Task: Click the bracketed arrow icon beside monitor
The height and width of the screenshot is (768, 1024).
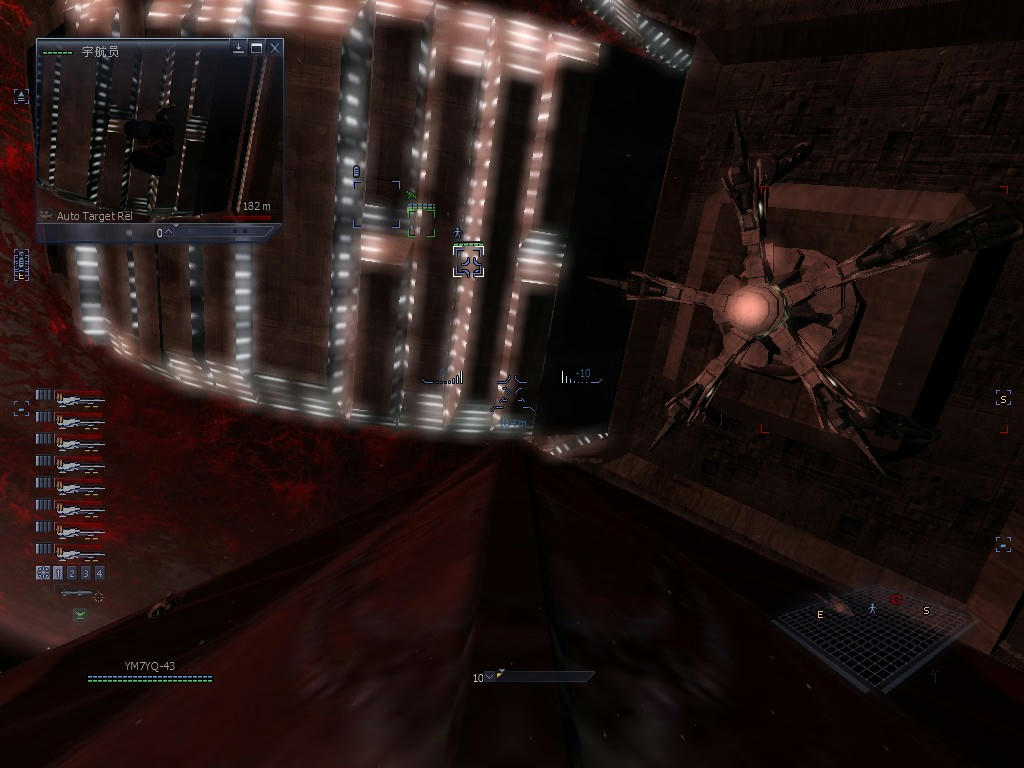Action: click(21, 96)
